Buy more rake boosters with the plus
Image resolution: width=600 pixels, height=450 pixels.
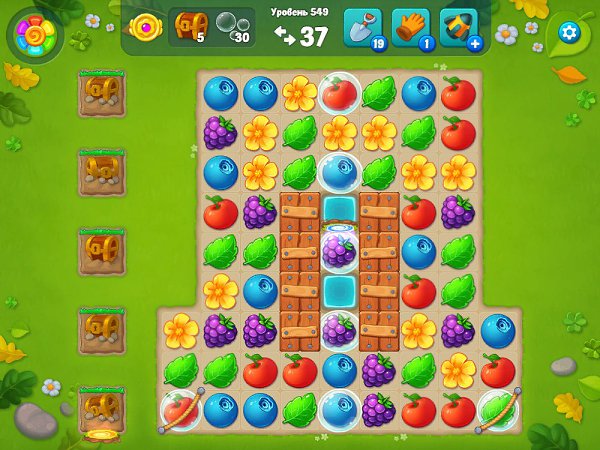pyautogui.click(x=474, y=43)
